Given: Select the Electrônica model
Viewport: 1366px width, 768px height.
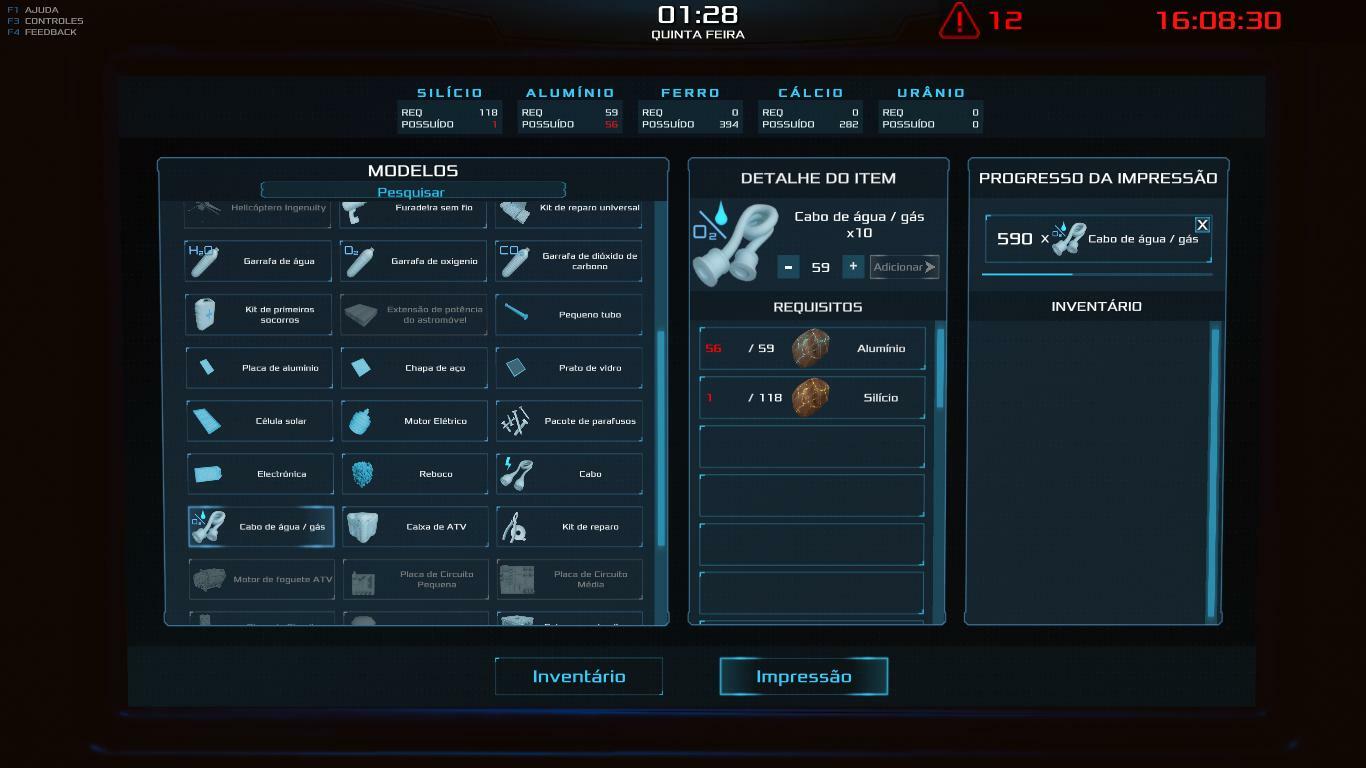Looking at the screenshot, I should (x=260, y=474).
